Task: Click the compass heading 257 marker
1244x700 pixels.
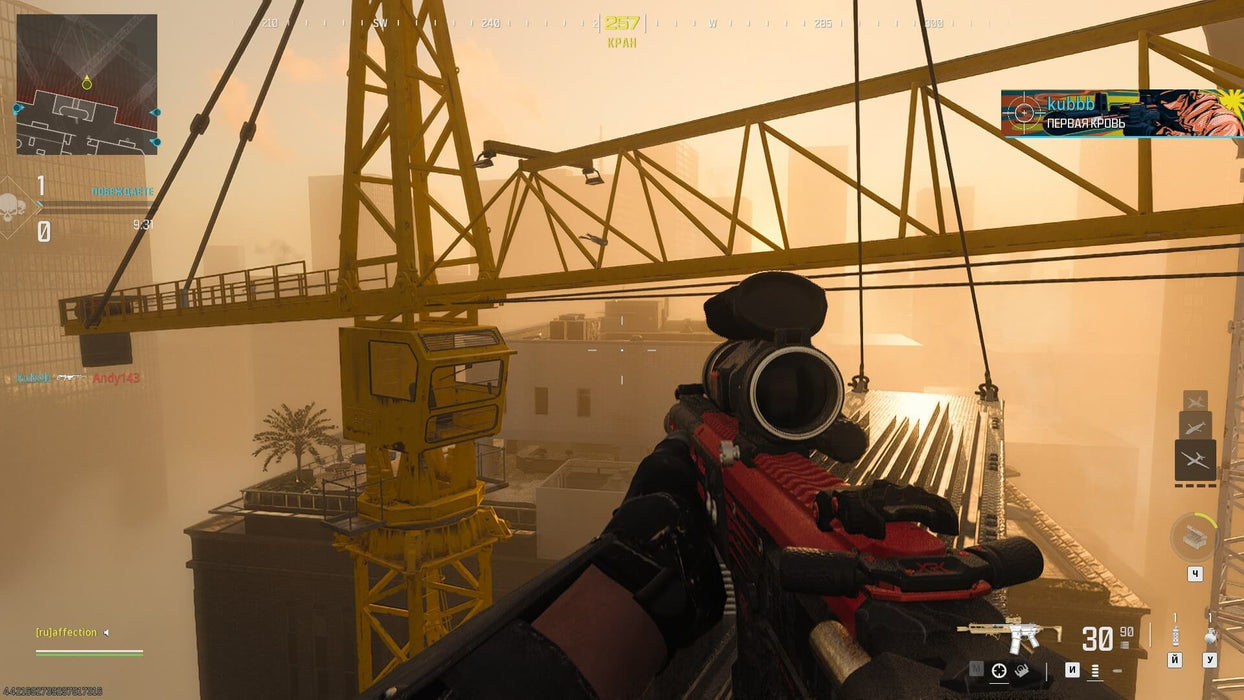Action: click(622, 23)
